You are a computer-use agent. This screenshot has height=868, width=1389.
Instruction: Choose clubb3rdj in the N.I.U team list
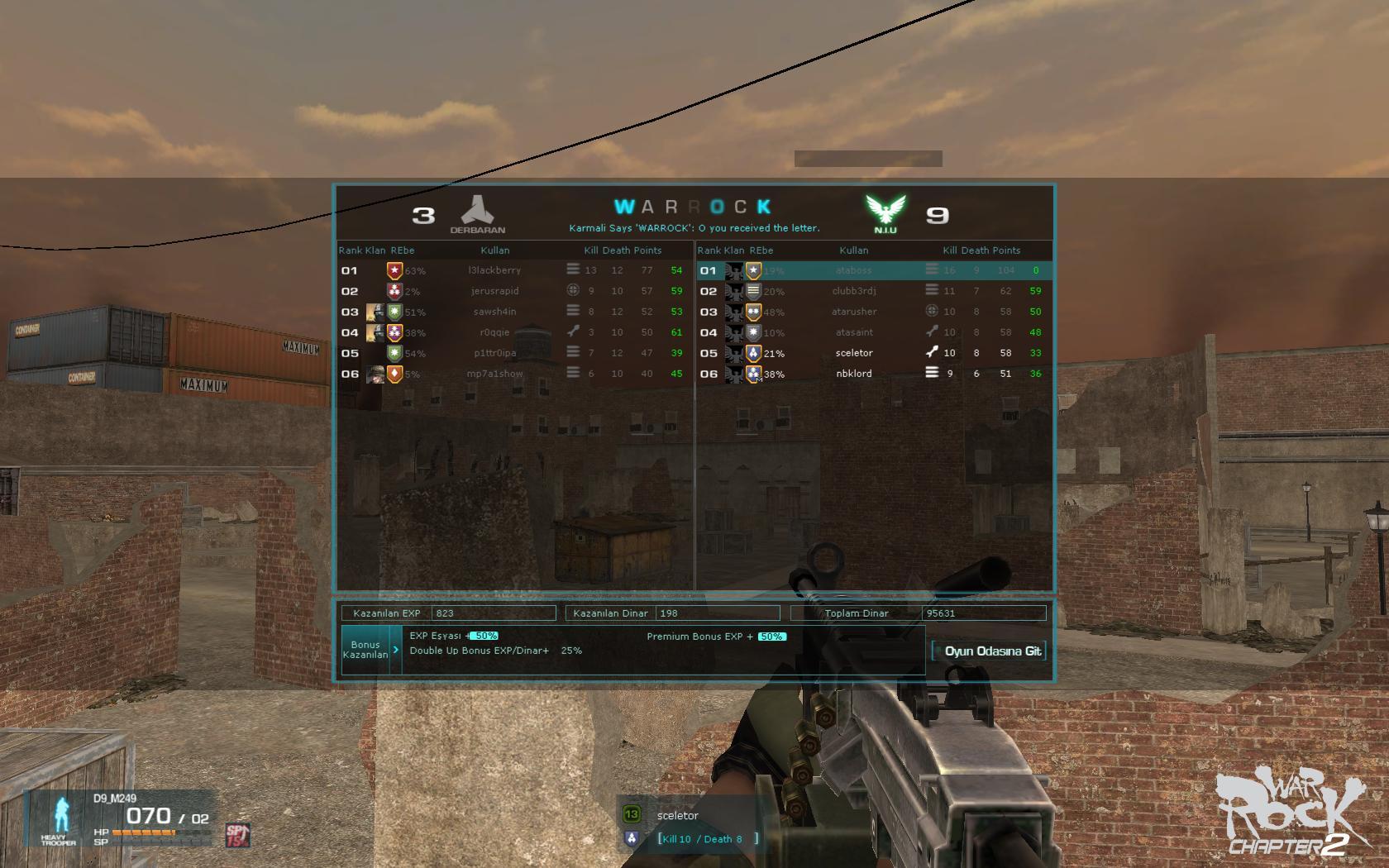tap(853, 291)
